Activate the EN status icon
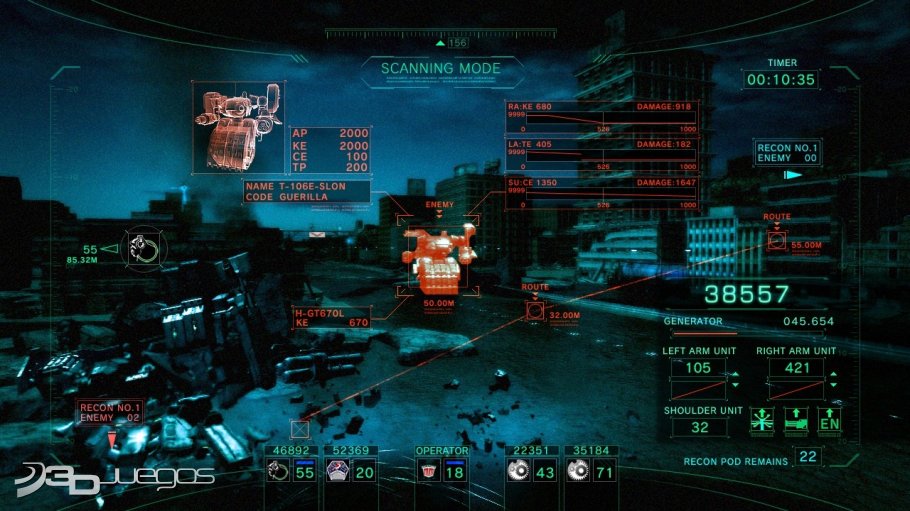Image resolution: width=910 pixels, height=511 pixels. 830,420
